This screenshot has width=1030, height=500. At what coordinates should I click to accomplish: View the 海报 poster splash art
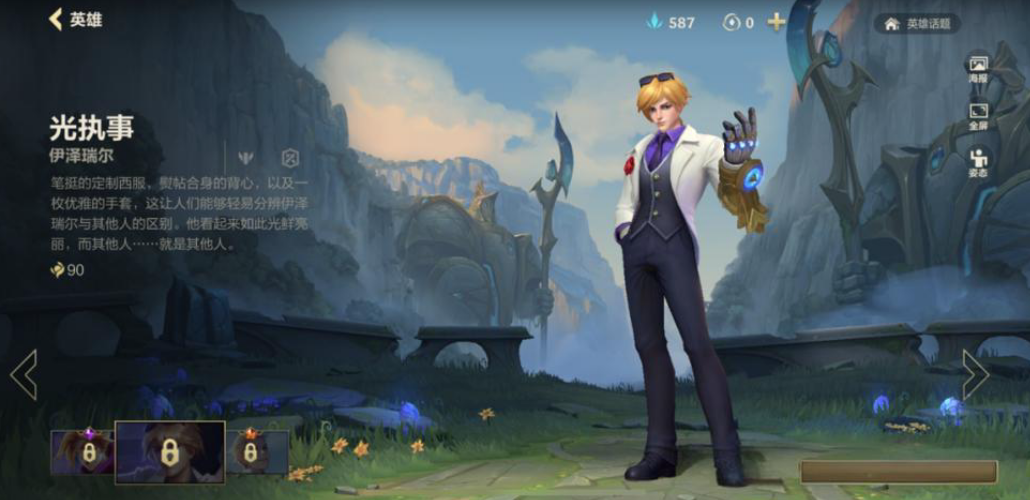(x=977, y=68)
